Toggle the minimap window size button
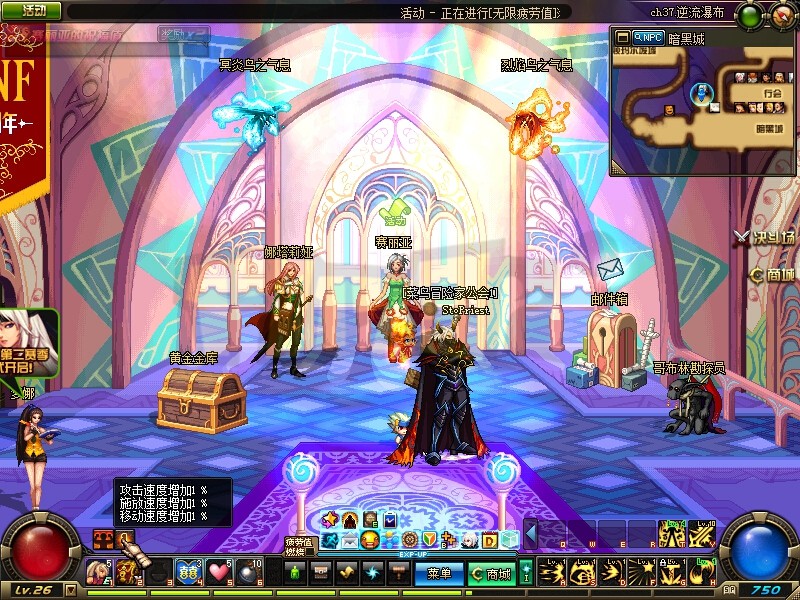The height and width of the screenshot is (600, 800). pyautogui.click(x=621, y=37)
